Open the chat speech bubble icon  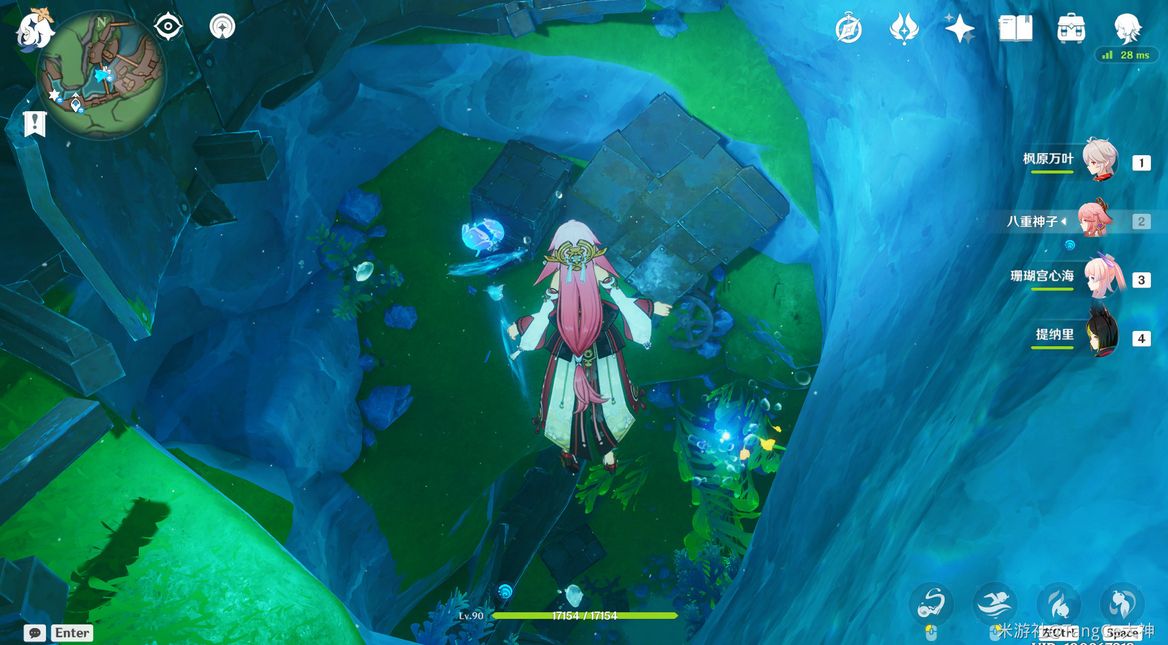[x=35, y=632]
